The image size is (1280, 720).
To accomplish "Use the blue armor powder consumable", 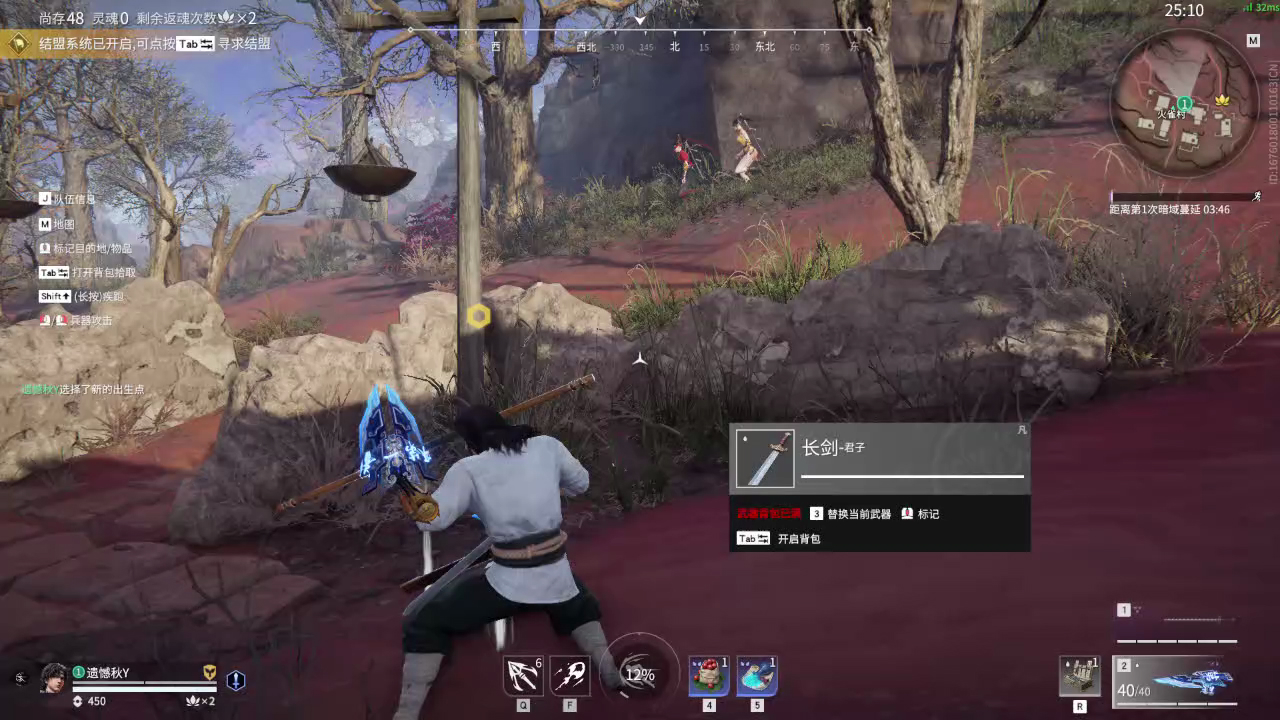I will tap(757, 677).
